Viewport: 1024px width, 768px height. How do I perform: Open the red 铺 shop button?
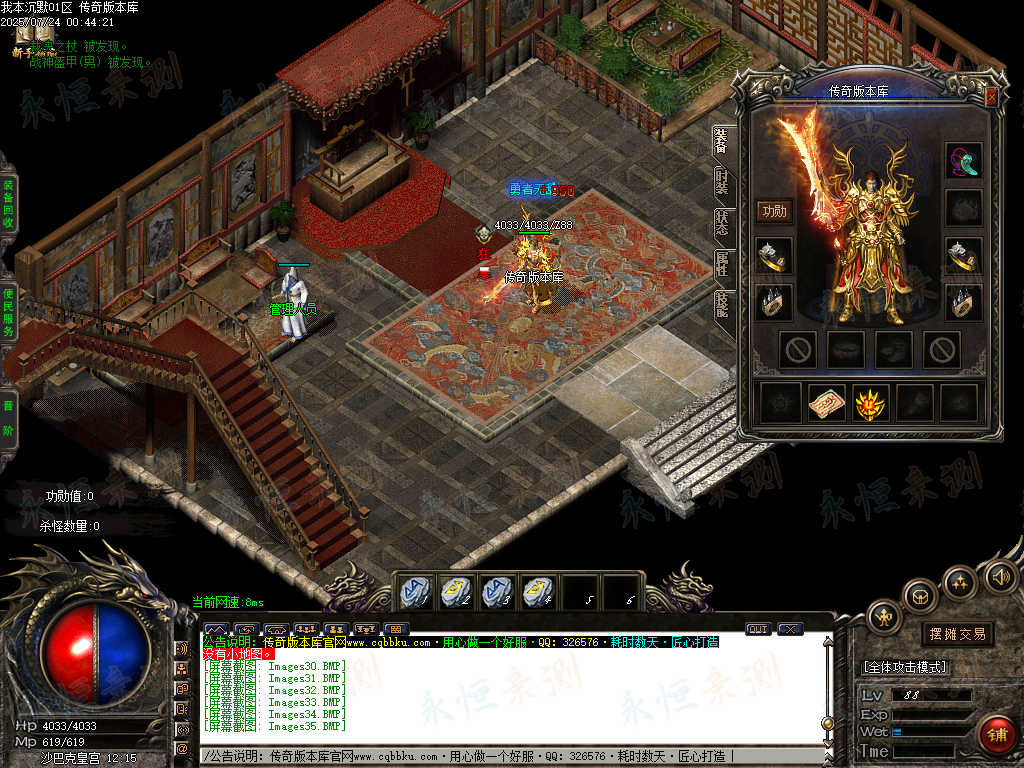[x=996, y=734]
